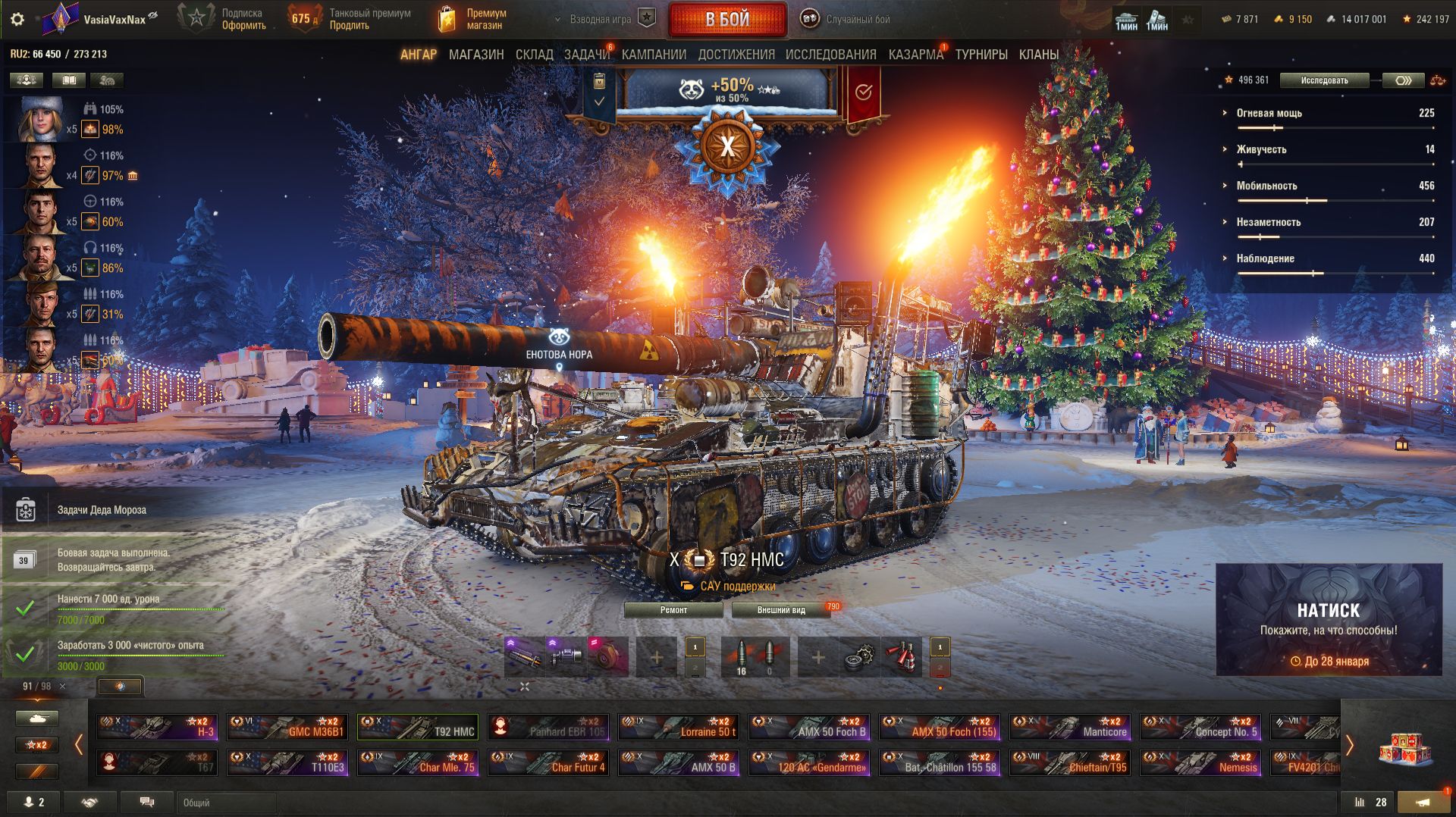Viewport: 1456px width, 817px height.
Task: Go to the ЗАДАЧИ tab
Action: click(586, 55)
